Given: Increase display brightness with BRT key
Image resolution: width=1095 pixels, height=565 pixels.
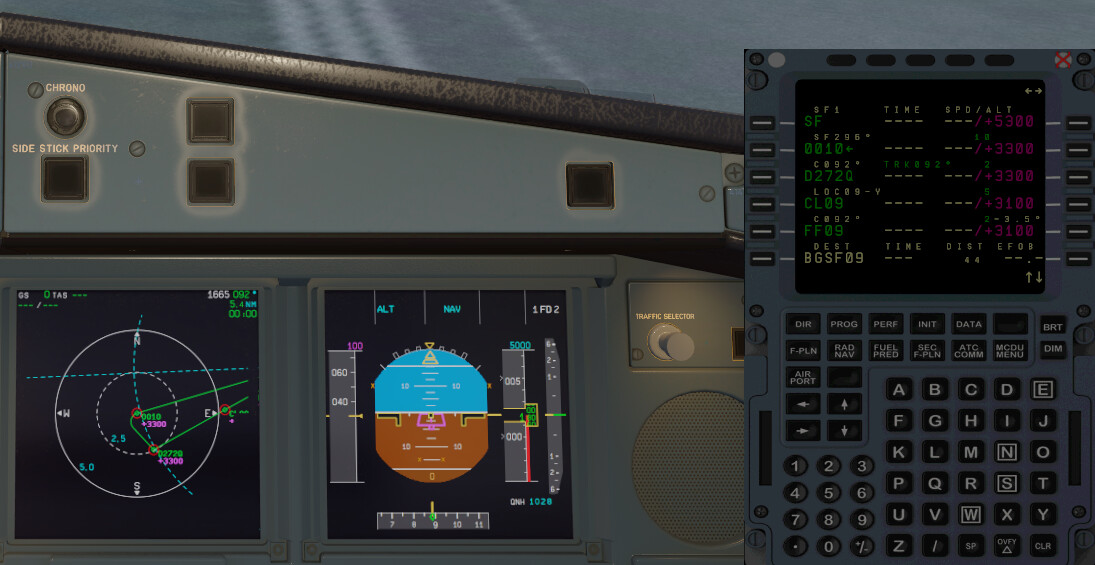Looking at the screenshot, I should click(1052, 327).
